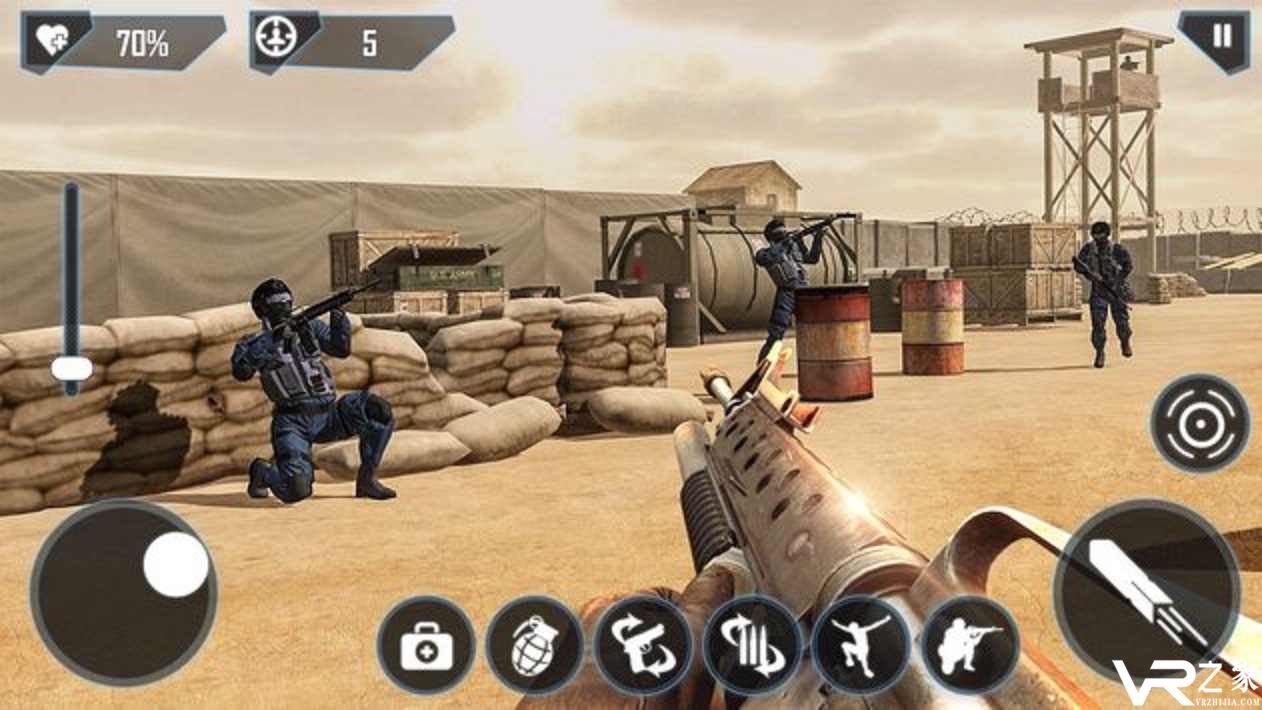This screenshot has width=1262, height=710.
Task: Fire the weapon with the bullet button
Action: (x=1146, y=592)
